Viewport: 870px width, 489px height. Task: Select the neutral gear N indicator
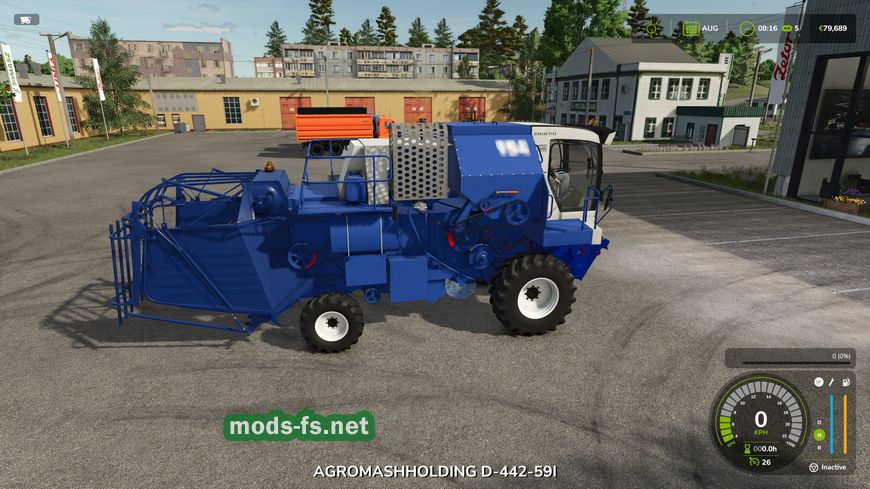[819, 434]
